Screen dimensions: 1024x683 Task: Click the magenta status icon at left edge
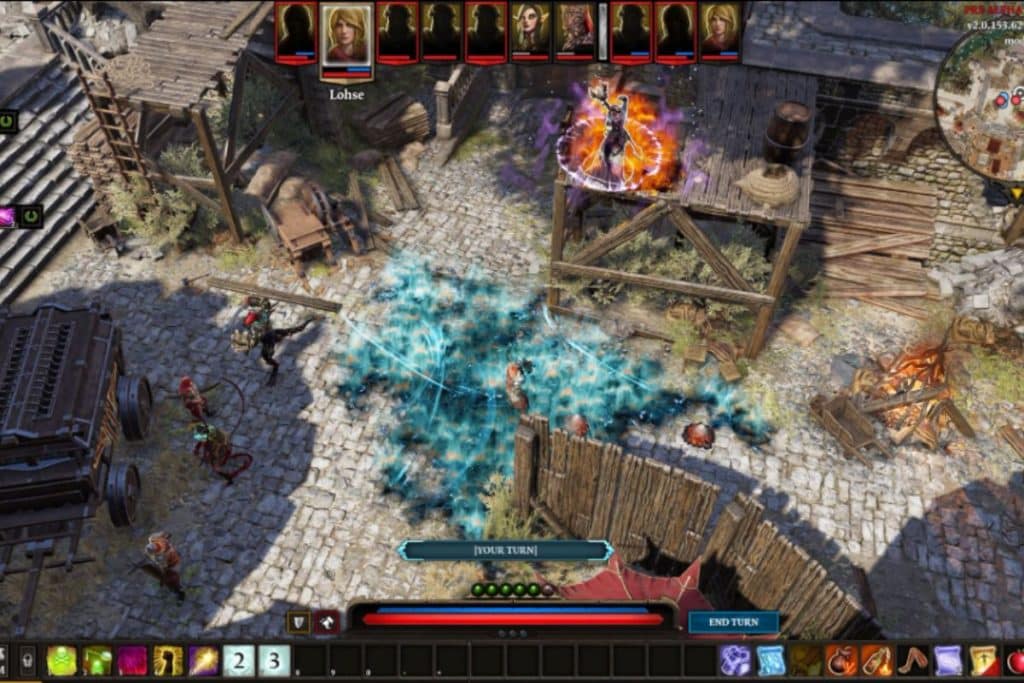(x=6, y=215)
